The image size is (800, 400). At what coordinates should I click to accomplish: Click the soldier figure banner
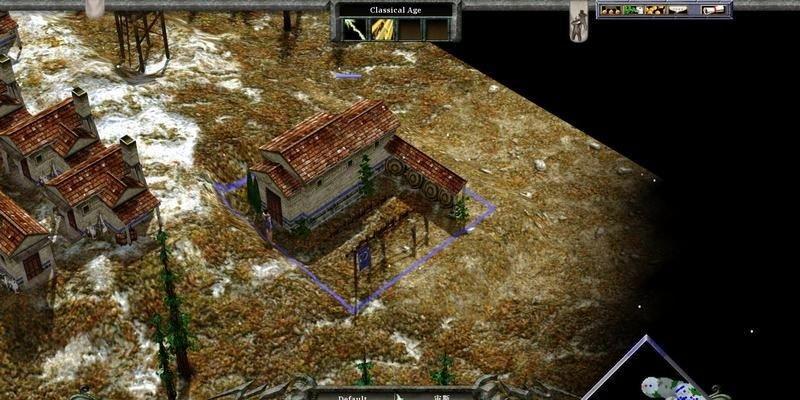579,21
